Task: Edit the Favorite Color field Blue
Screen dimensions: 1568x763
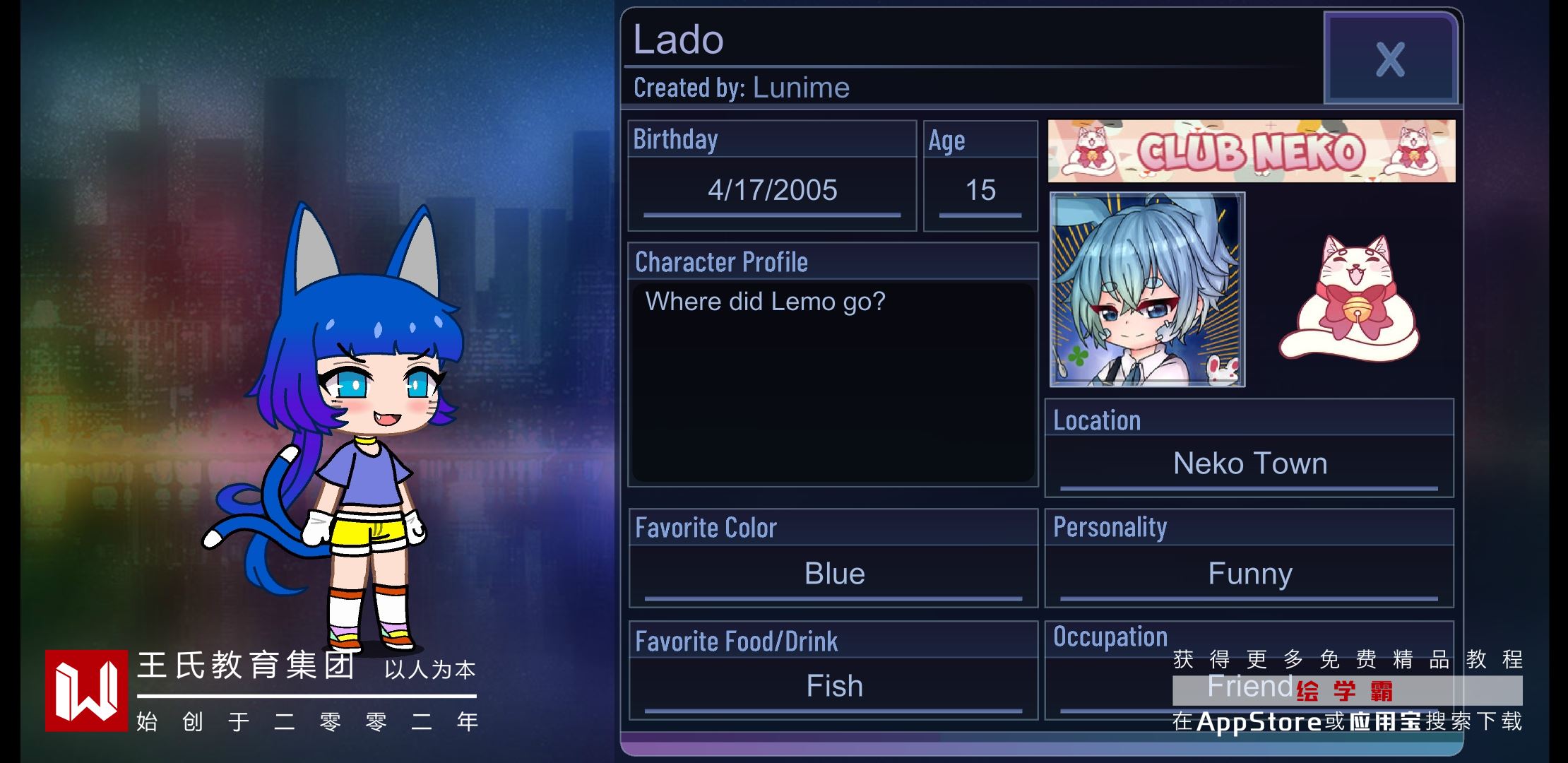Action: 833,574
